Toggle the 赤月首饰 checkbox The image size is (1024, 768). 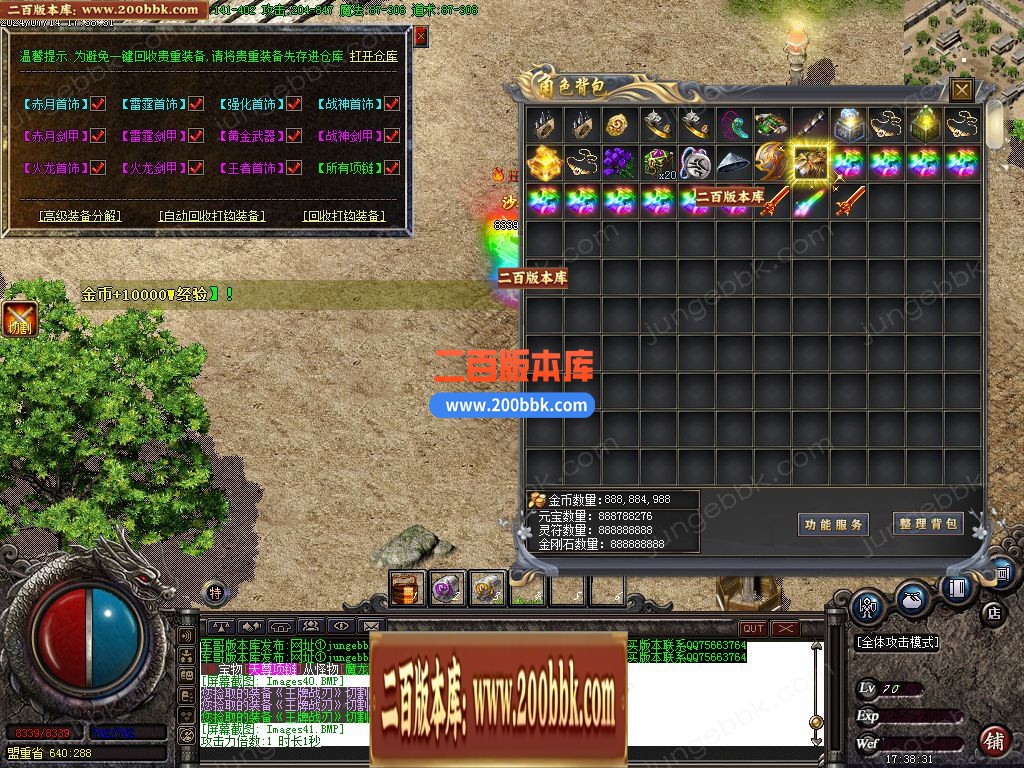pyautogui.click(x=98, y=104)
